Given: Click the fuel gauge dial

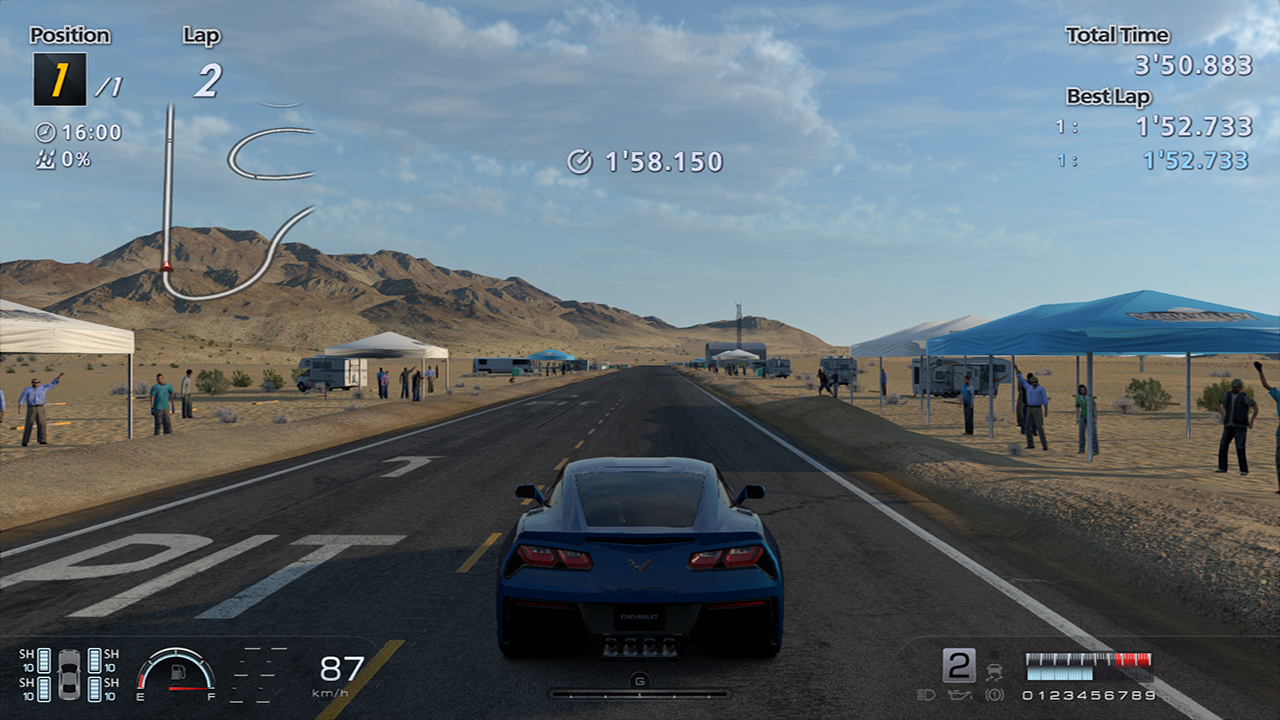Looking at the screenshot, I should pos(176,670).
